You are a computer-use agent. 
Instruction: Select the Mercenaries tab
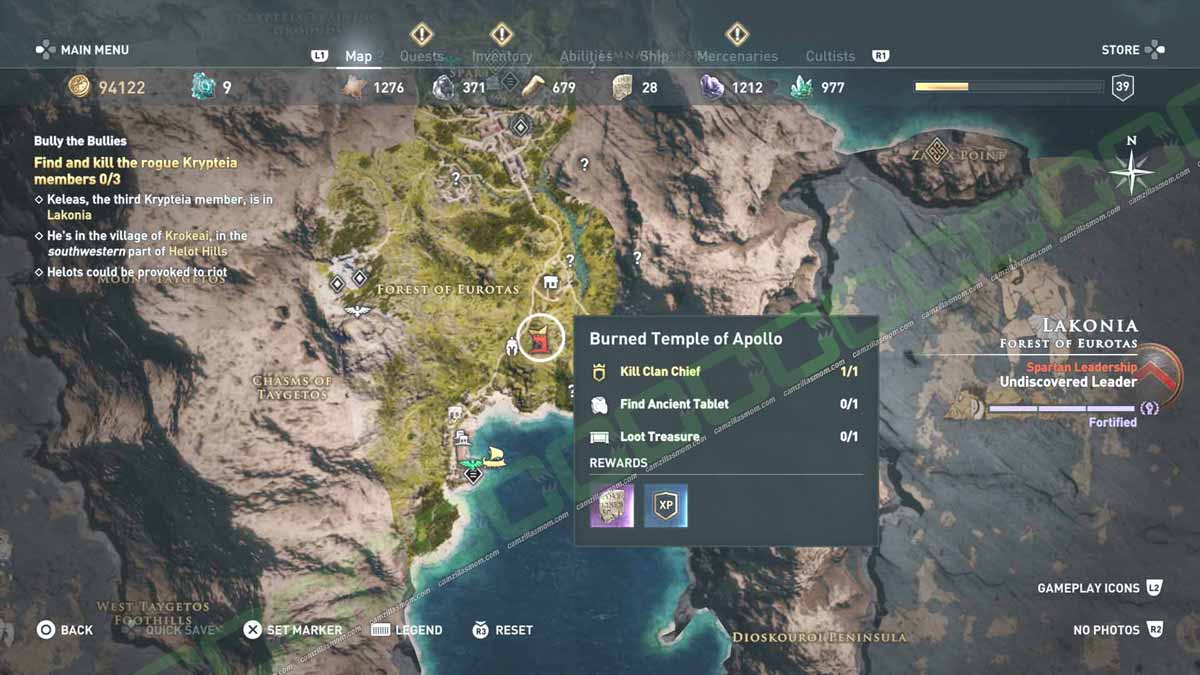tap(737, 56)
